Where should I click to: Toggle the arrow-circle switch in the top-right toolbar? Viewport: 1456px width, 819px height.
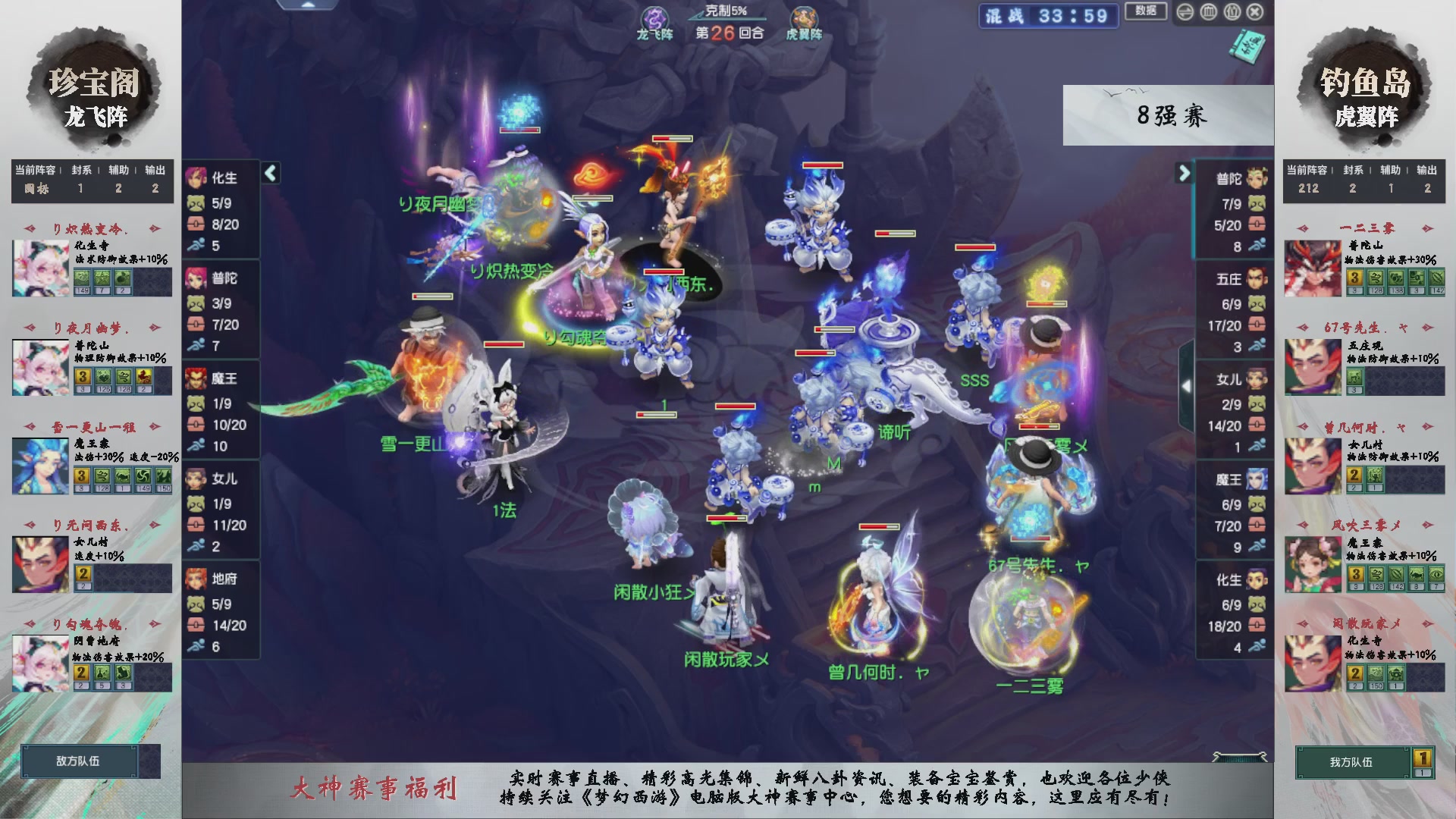tap(1185, 12)
